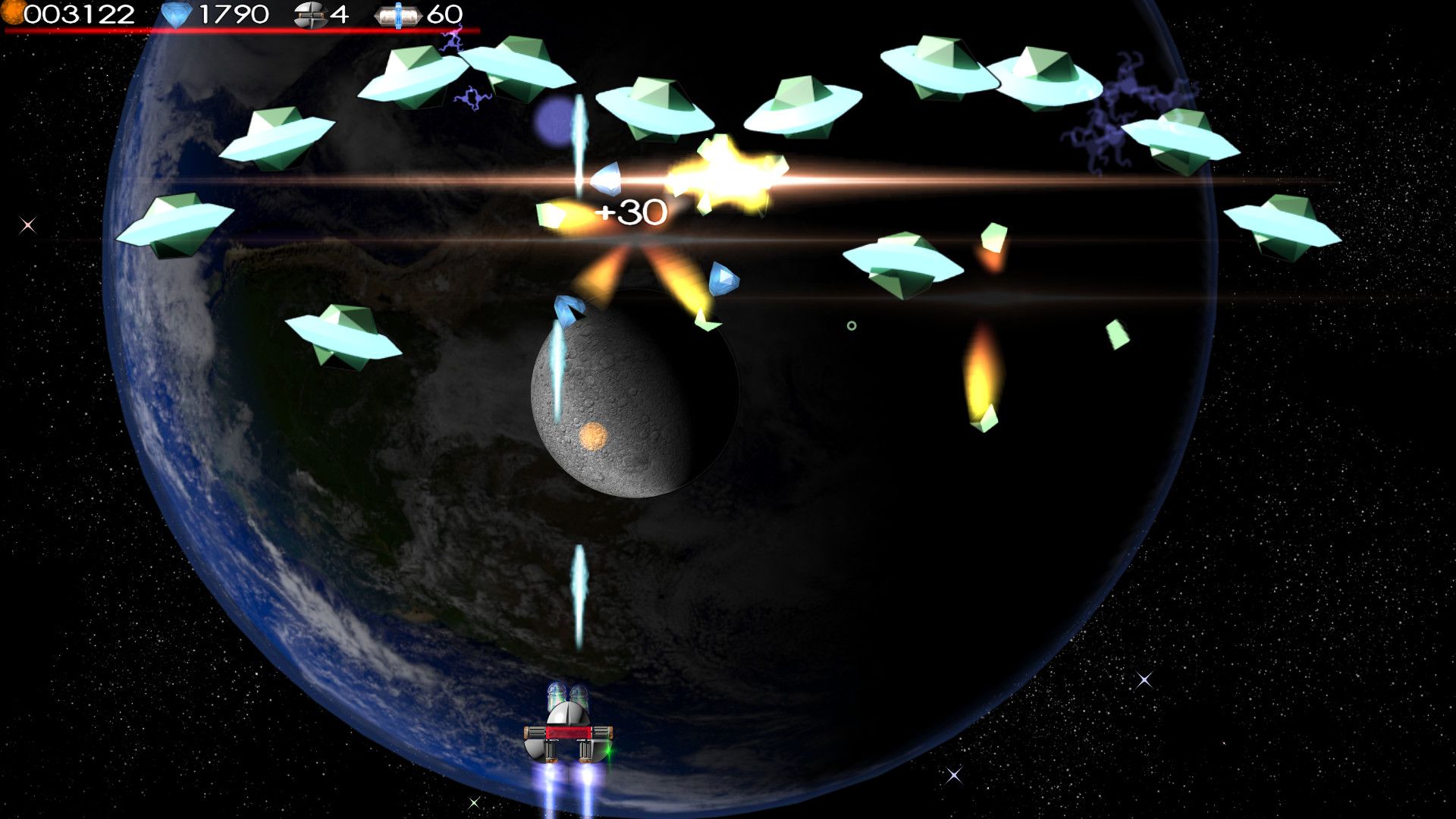
Task: Click the energy capsule ammo icon
Action: 397,13
